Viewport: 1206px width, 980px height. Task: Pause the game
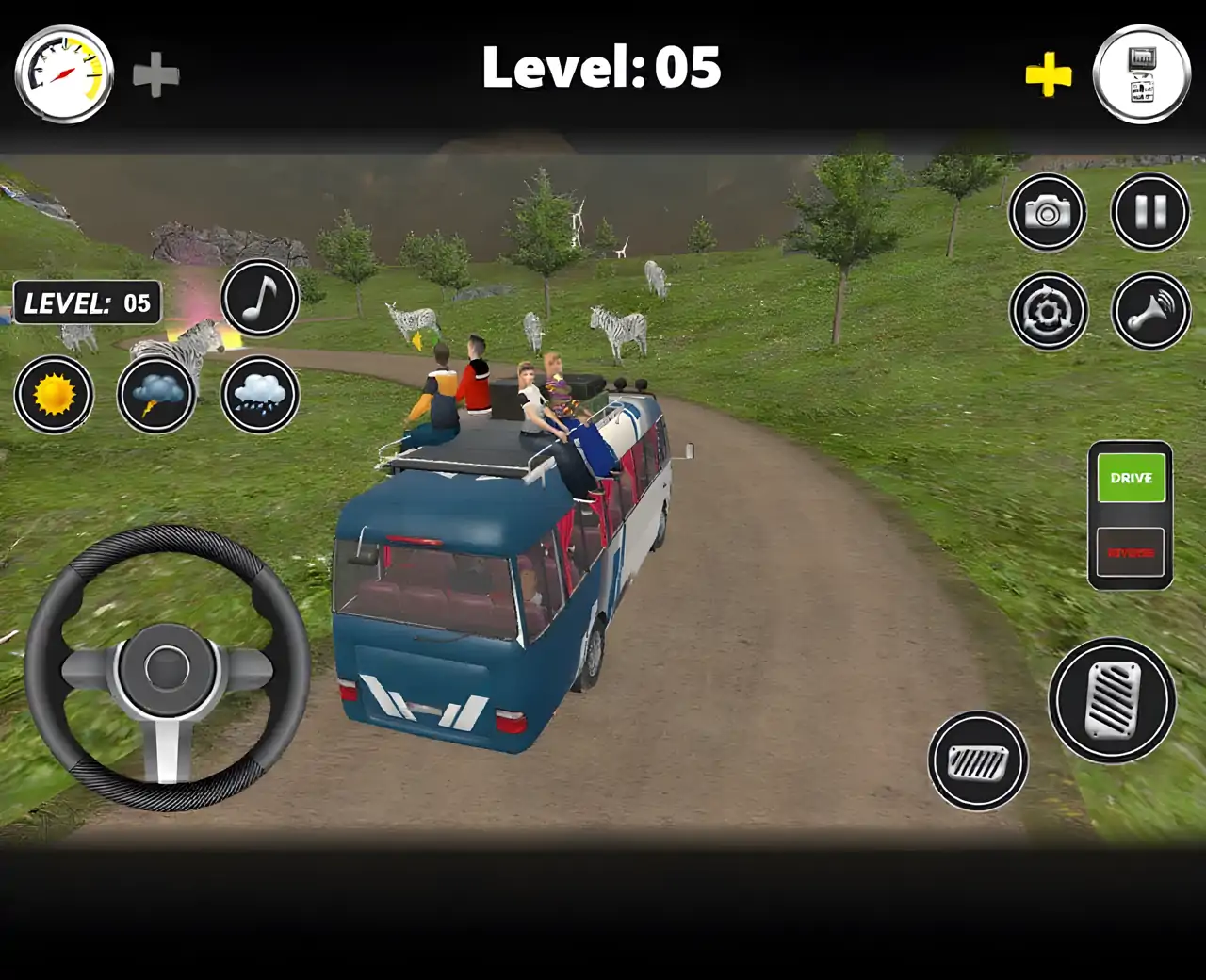click(x=1150, y=212)
